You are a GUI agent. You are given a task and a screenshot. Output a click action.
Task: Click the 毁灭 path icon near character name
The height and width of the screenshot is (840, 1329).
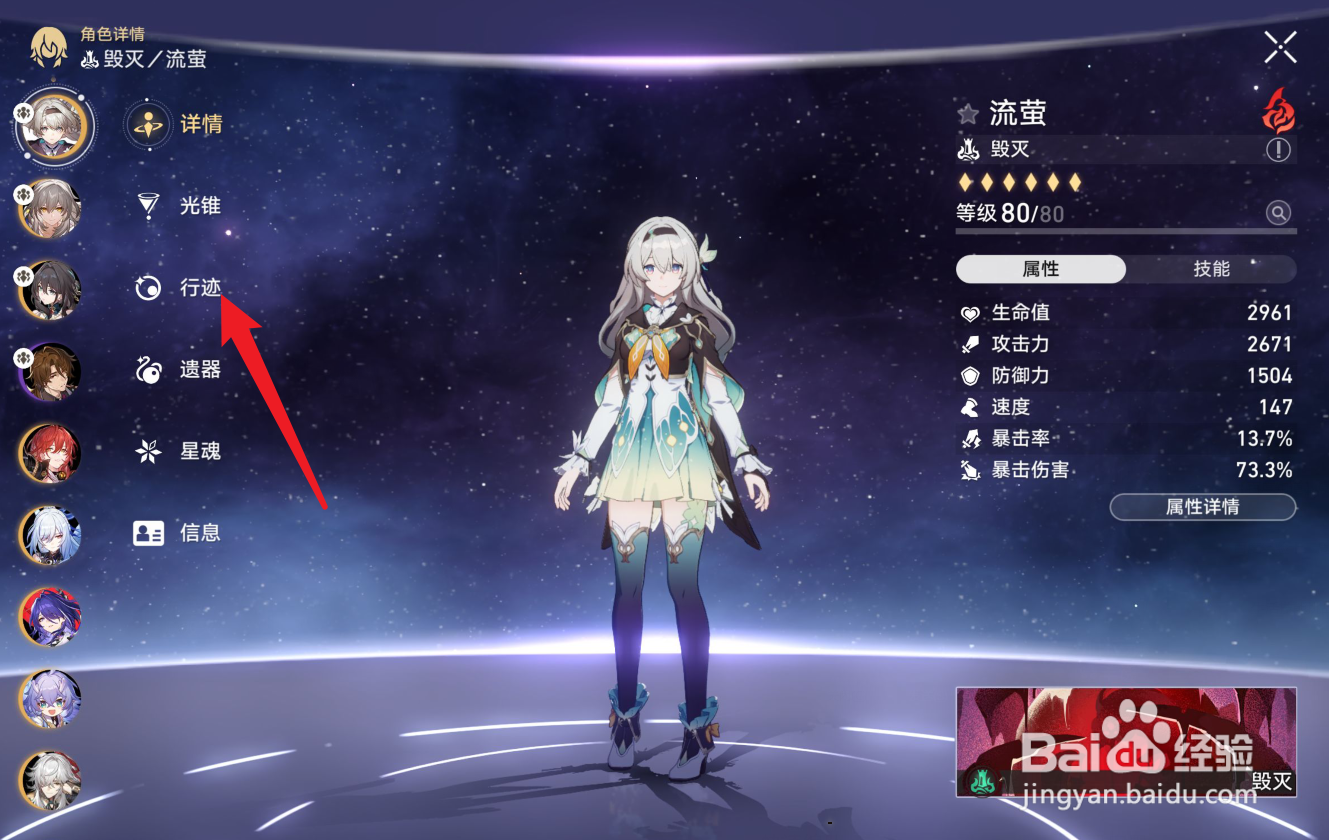[966, 148]
